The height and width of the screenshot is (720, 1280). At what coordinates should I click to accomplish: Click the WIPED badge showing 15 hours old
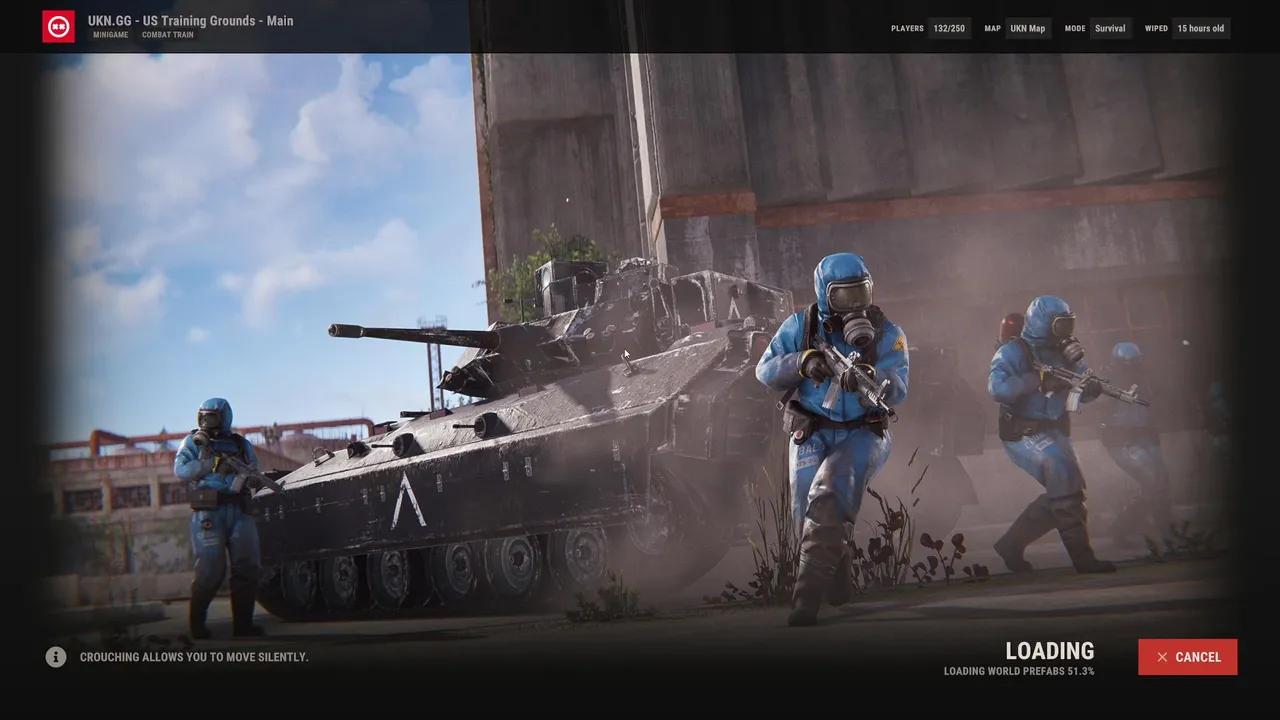click(1199, 28)
